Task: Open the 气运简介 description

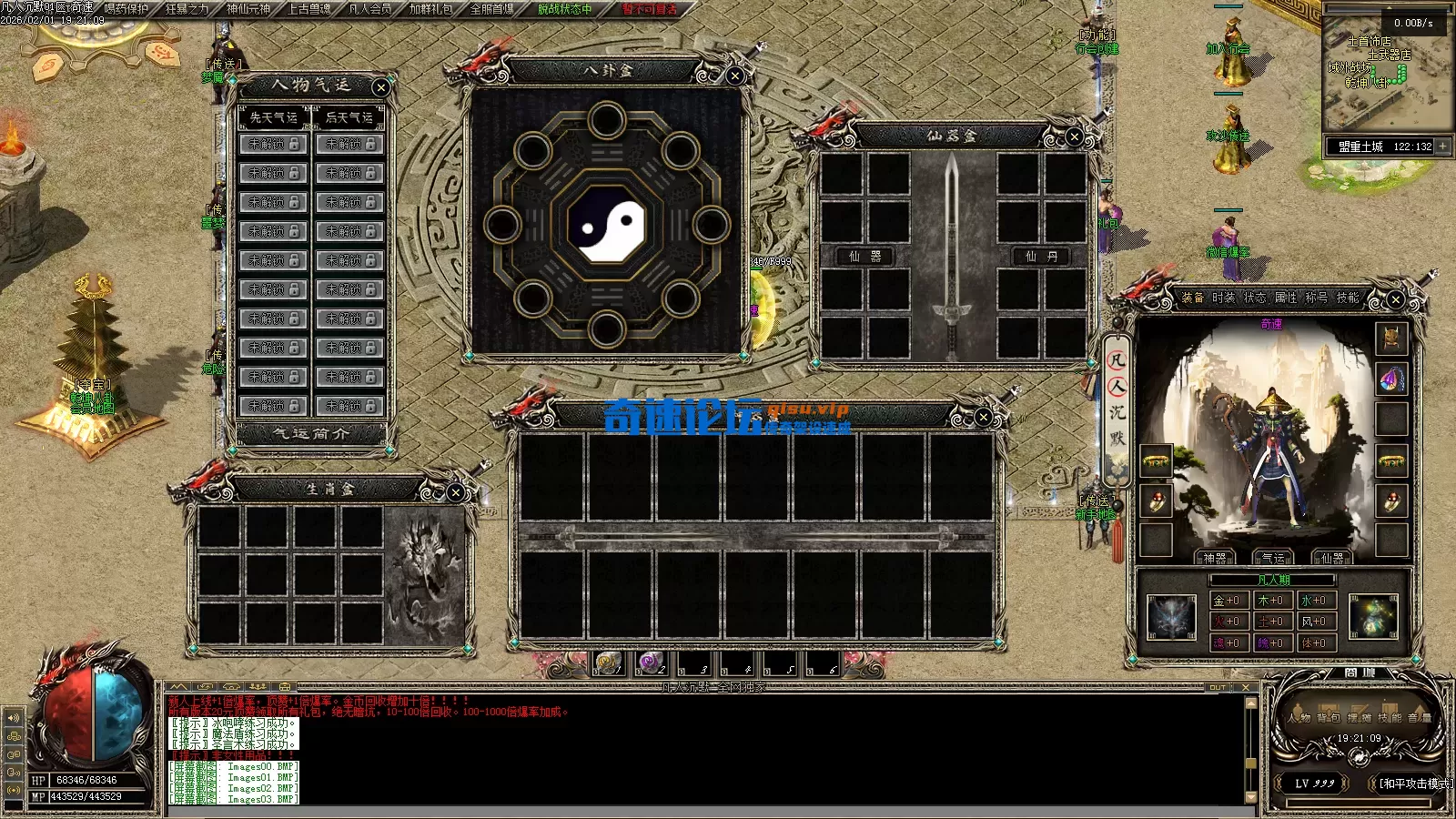Action: point(311,434)
